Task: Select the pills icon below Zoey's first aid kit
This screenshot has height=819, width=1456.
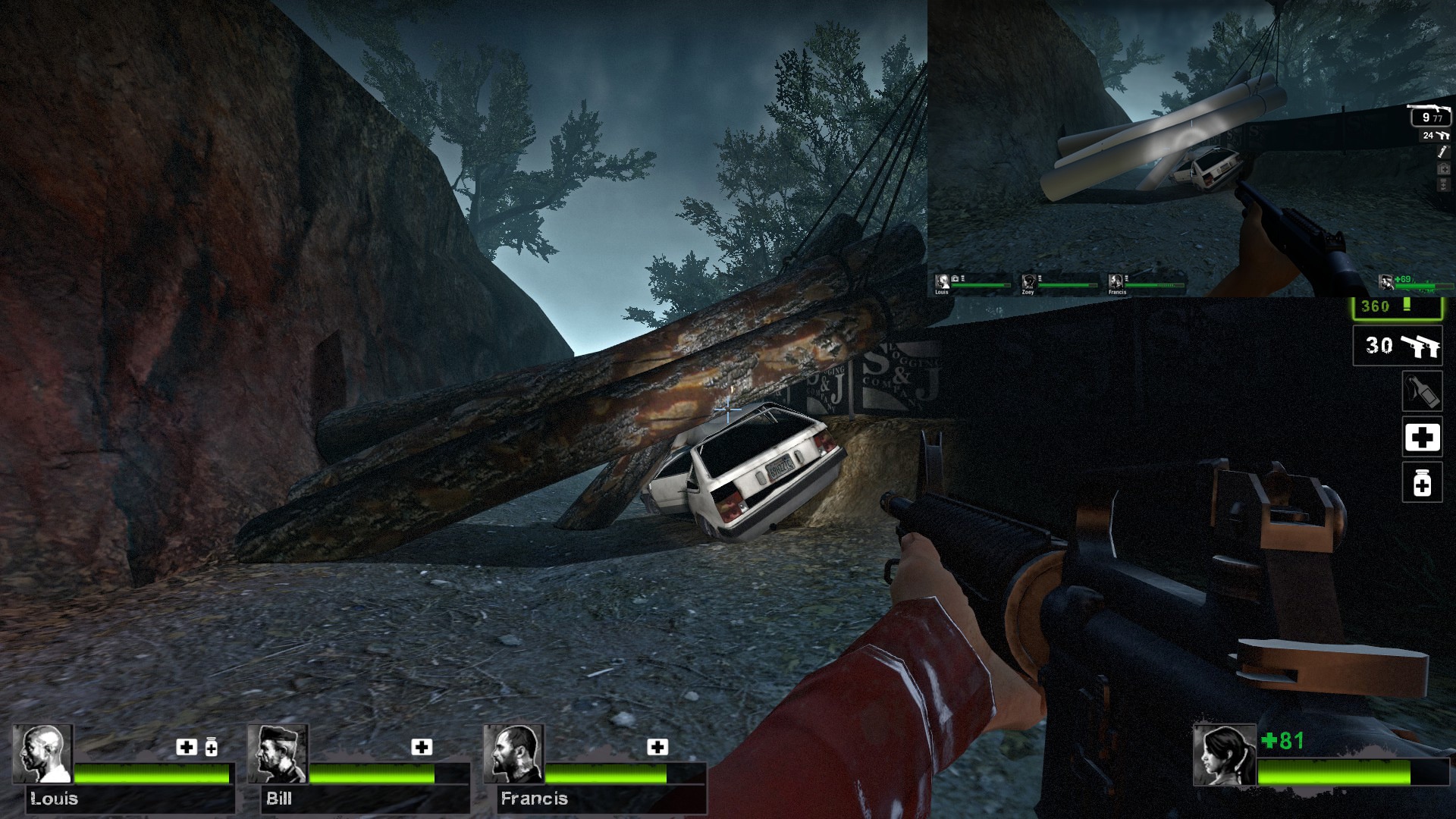Action: pyautogui.click(x=1442, y=185)
